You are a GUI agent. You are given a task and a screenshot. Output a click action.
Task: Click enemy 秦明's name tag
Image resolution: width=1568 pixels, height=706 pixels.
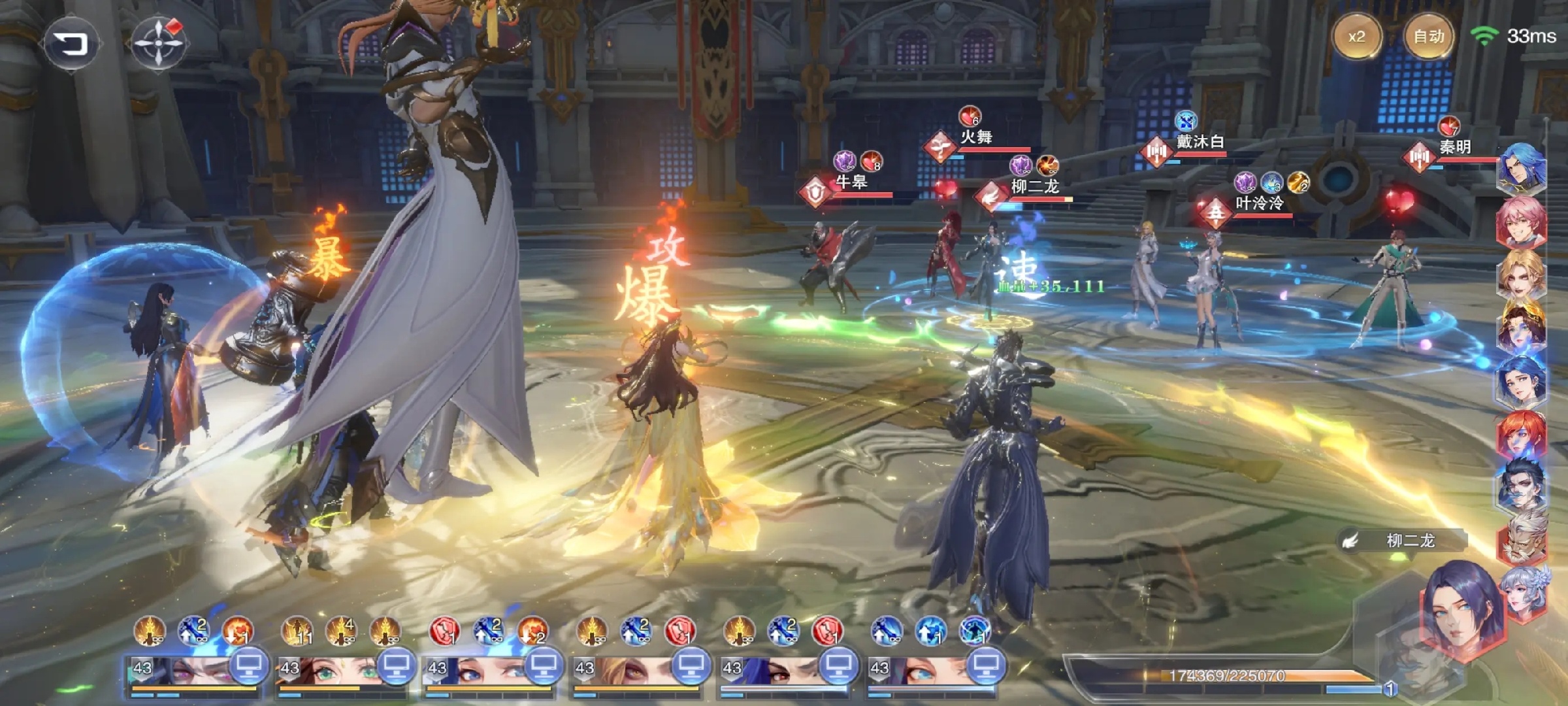[1455, 147]
